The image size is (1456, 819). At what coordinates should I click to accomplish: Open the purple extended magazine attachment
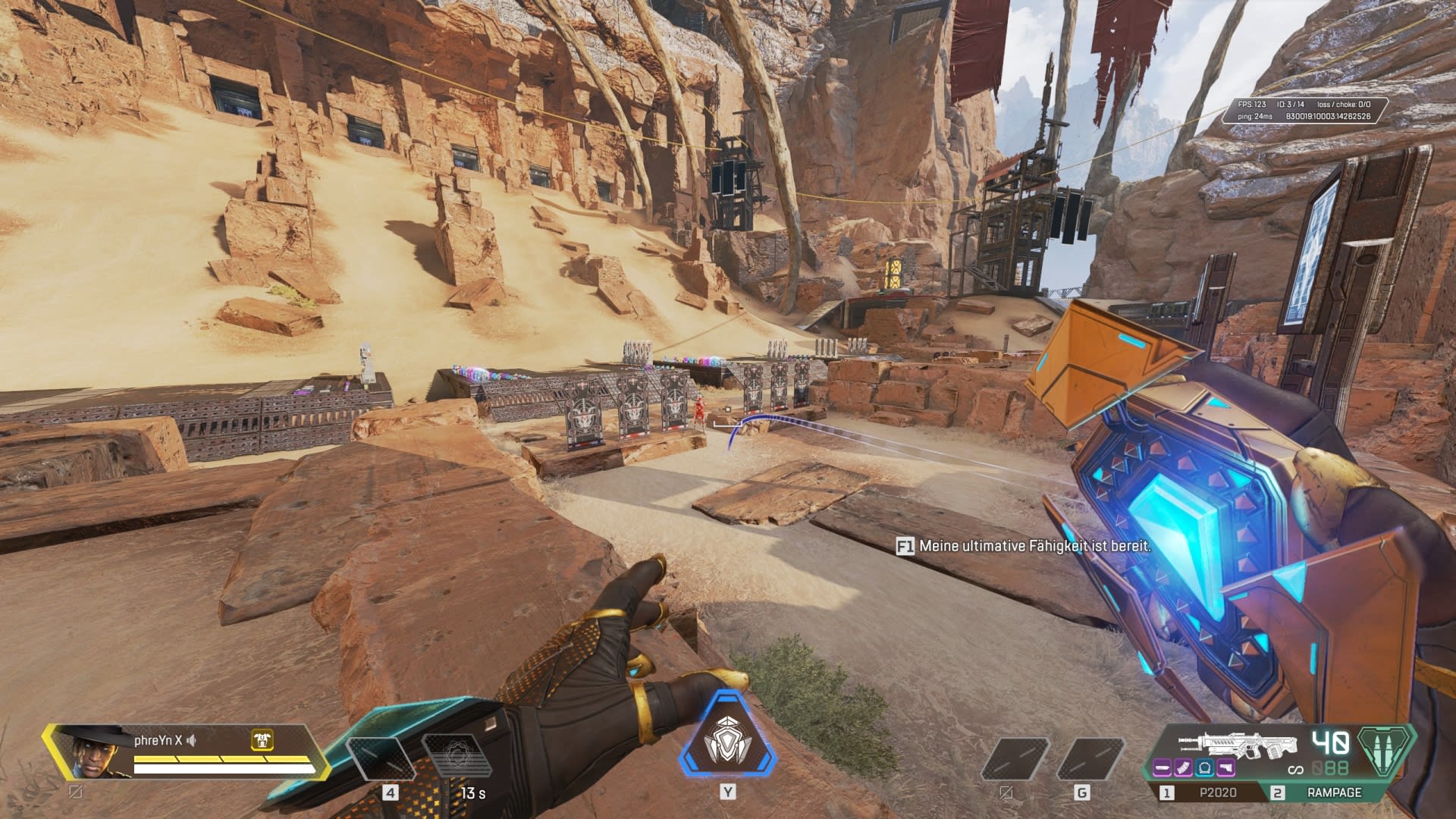pyautogui.click(x=1184, y=768)
